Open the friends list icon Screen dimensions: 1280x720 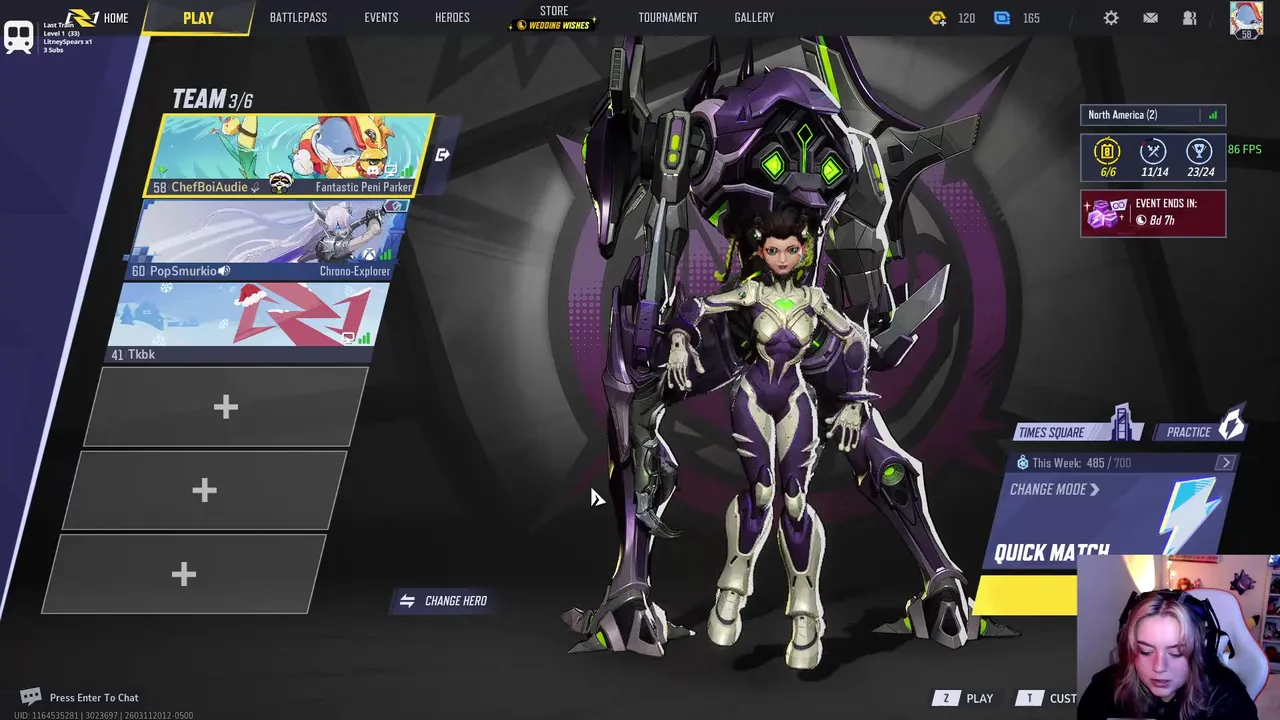pyautogui.click(x=1189, y=18)
